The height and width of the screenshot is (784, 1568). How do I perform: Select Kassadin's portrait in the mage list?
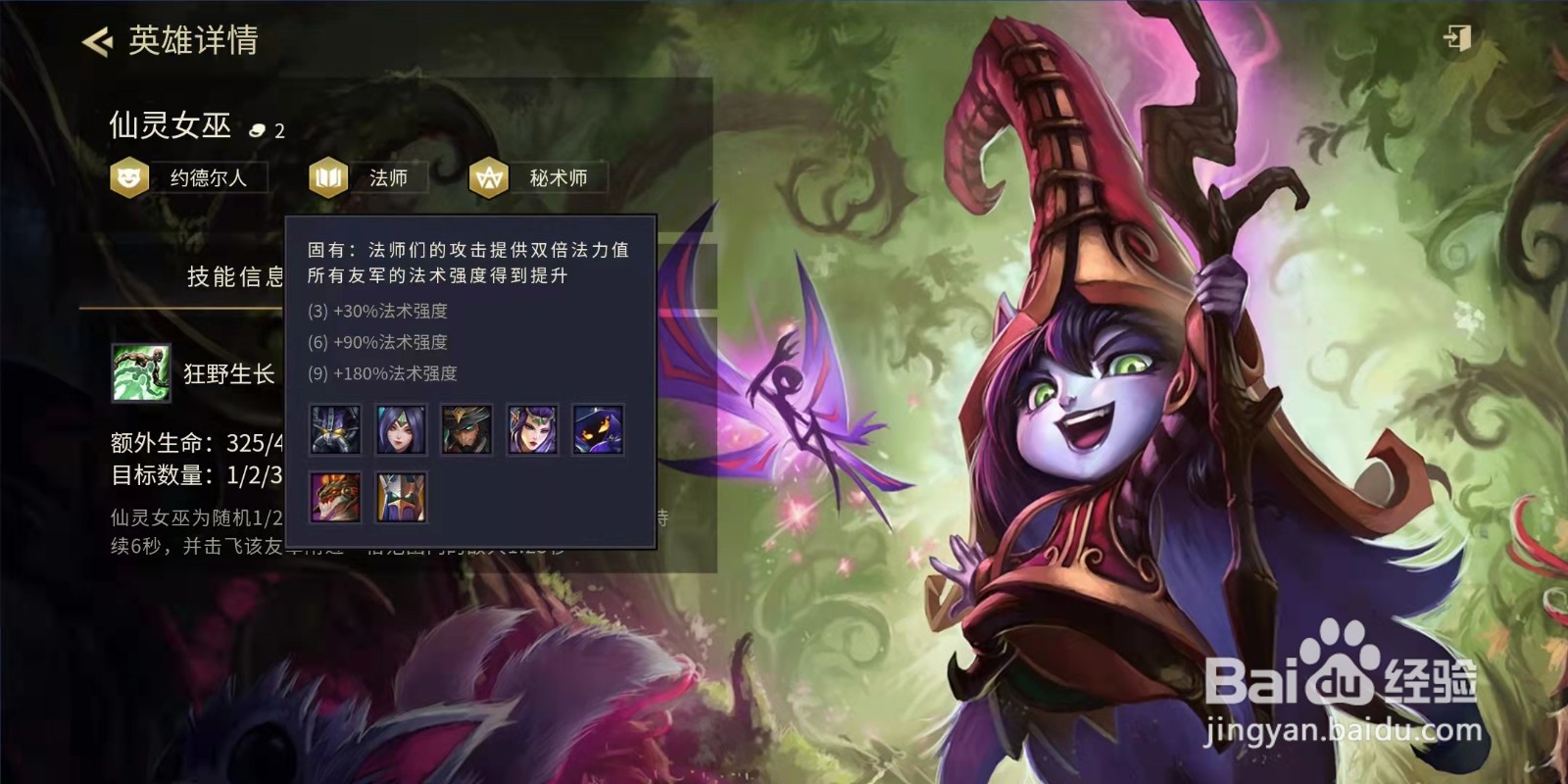tap(334, 428)
